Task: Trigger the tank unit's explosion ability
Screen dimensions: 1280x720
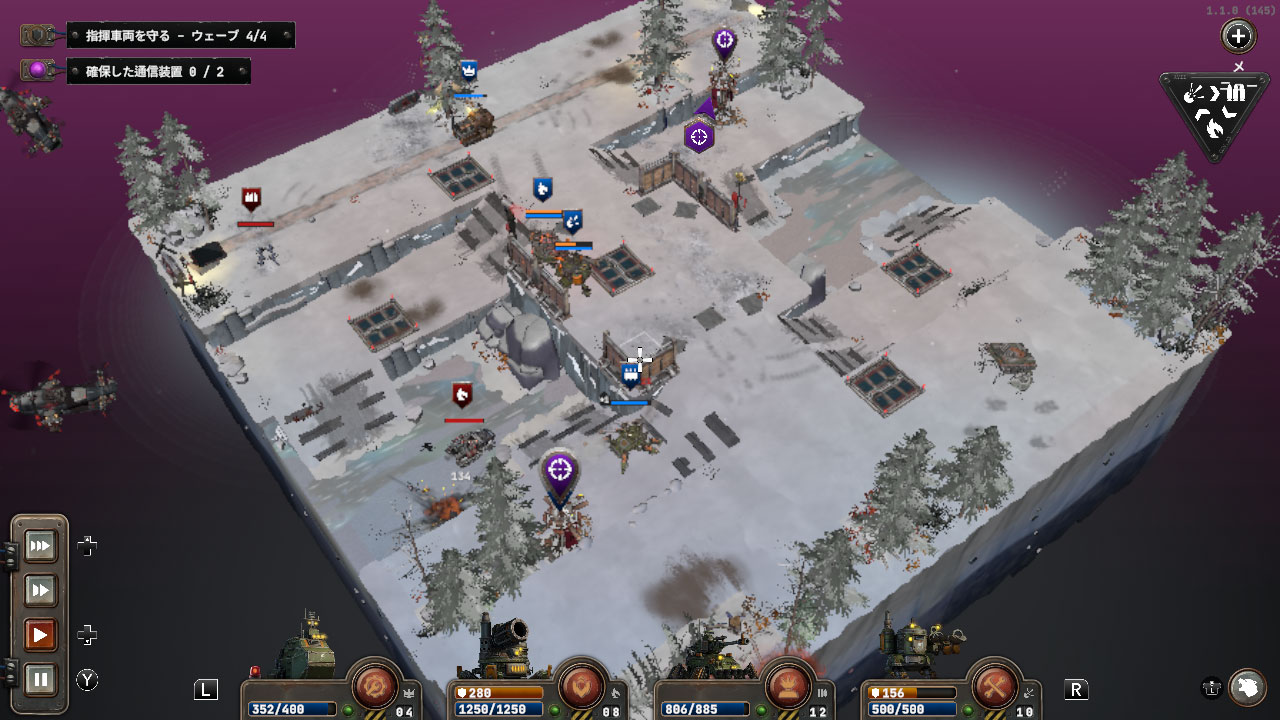Action: tap(788, 686)
